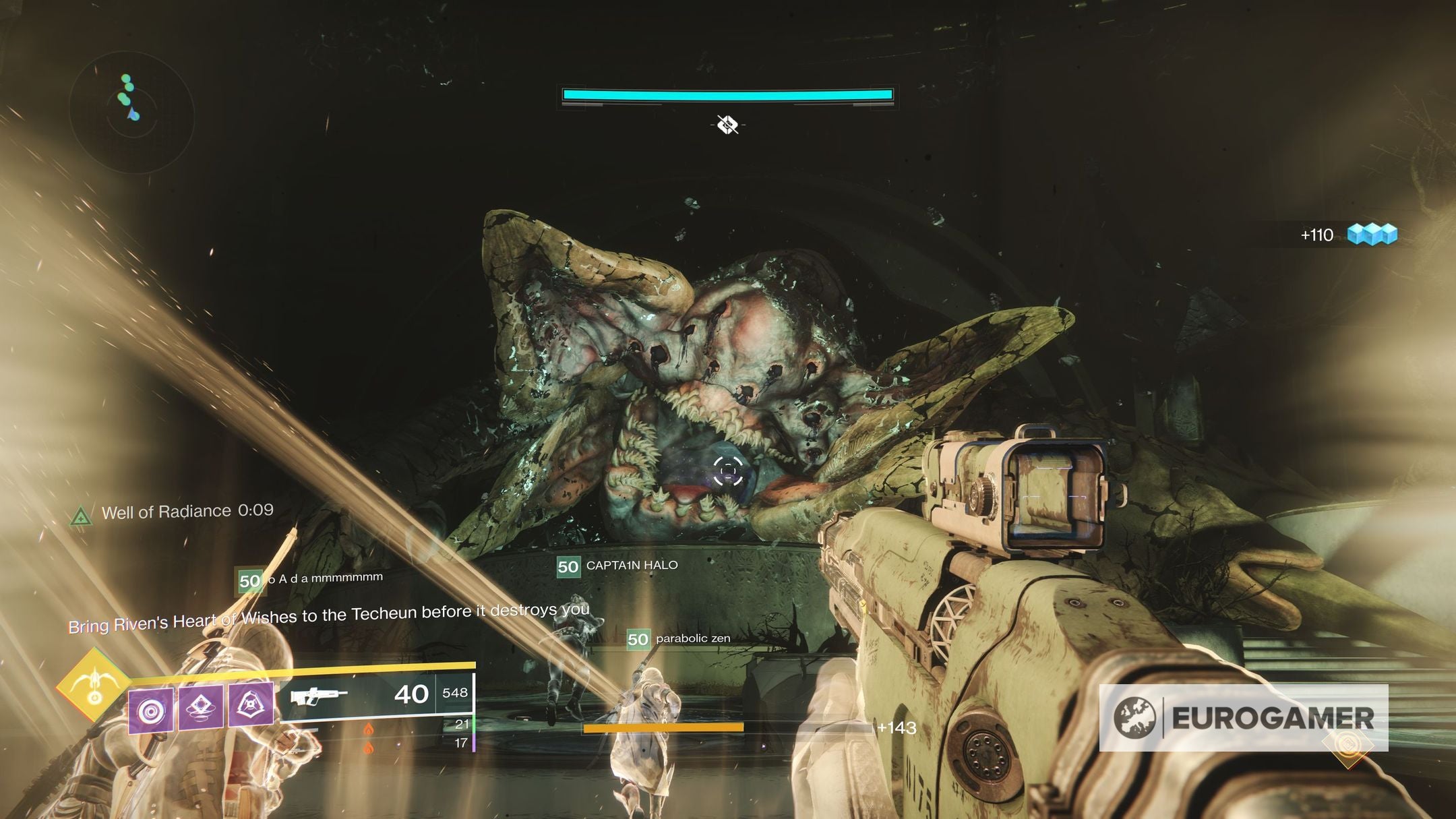
Task: Select the parabolic zen player nameplate
Action: click(679, 638)
